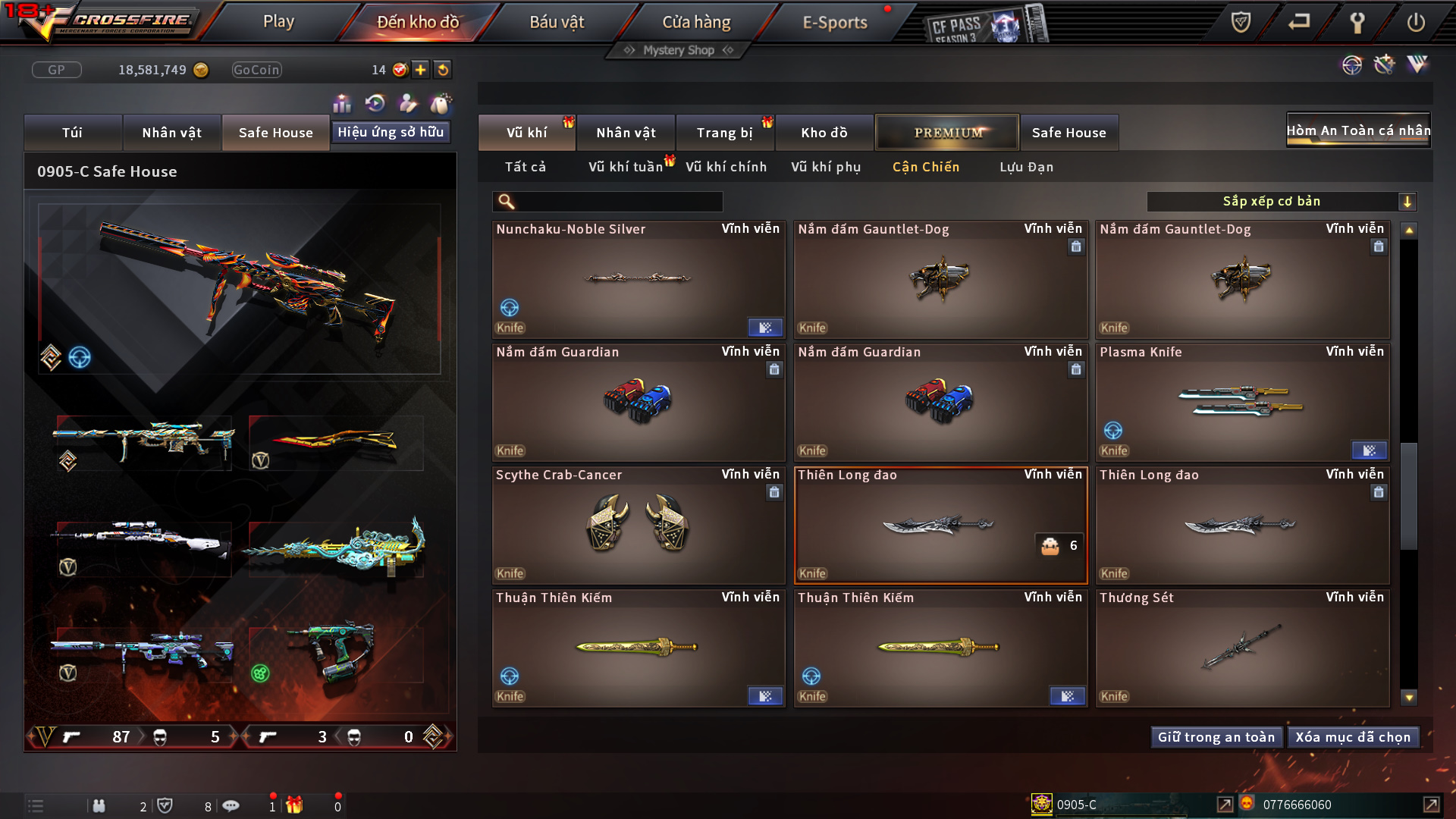The image size is (1456, 819).
Task: Open the Sắp xếp cơ bản dropdown
Action: (1281, 201)
